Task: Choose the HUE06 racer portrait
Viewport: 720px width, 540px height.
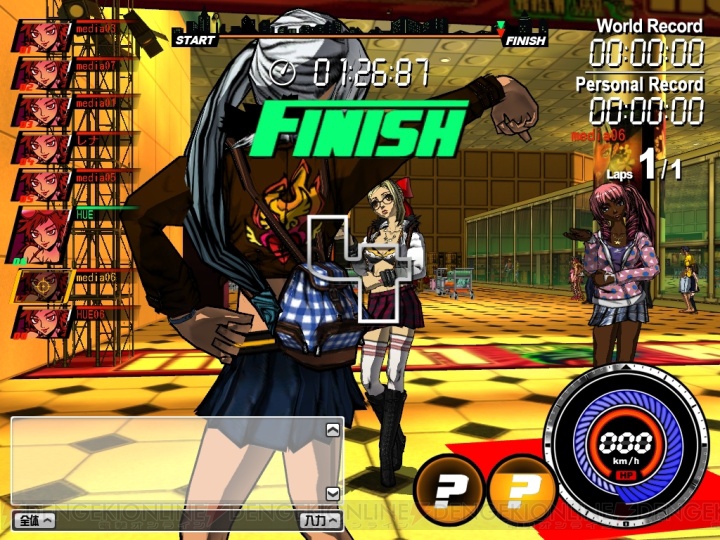Action: [42, 322]
